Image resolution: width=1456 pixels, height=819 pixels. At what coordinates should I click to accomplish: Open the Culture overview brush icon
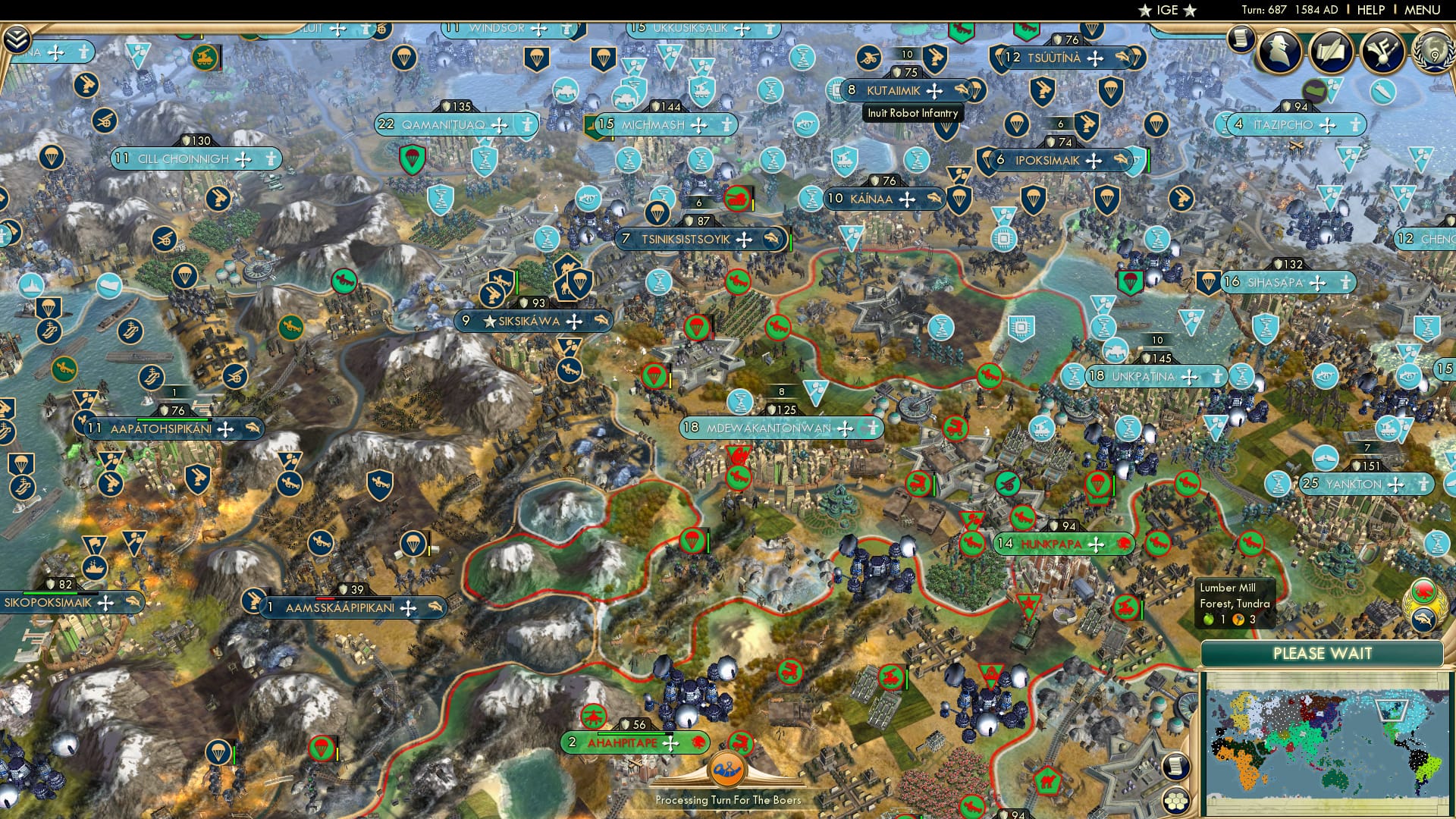pyautogui.click(x=1382, y=52)
